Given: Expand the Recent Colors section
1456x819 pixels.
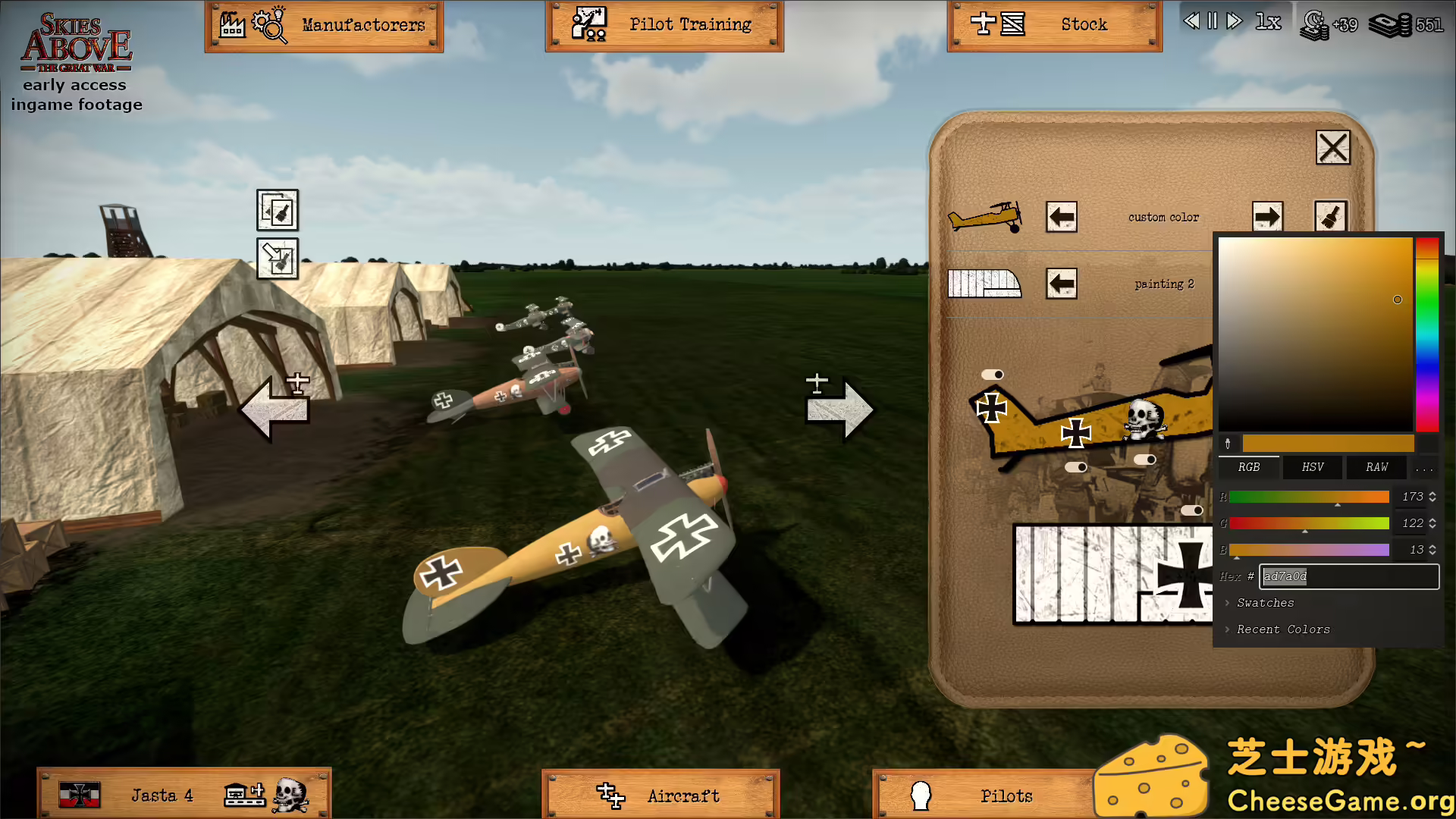Looking at the screenshot, I should point(1282,629).
